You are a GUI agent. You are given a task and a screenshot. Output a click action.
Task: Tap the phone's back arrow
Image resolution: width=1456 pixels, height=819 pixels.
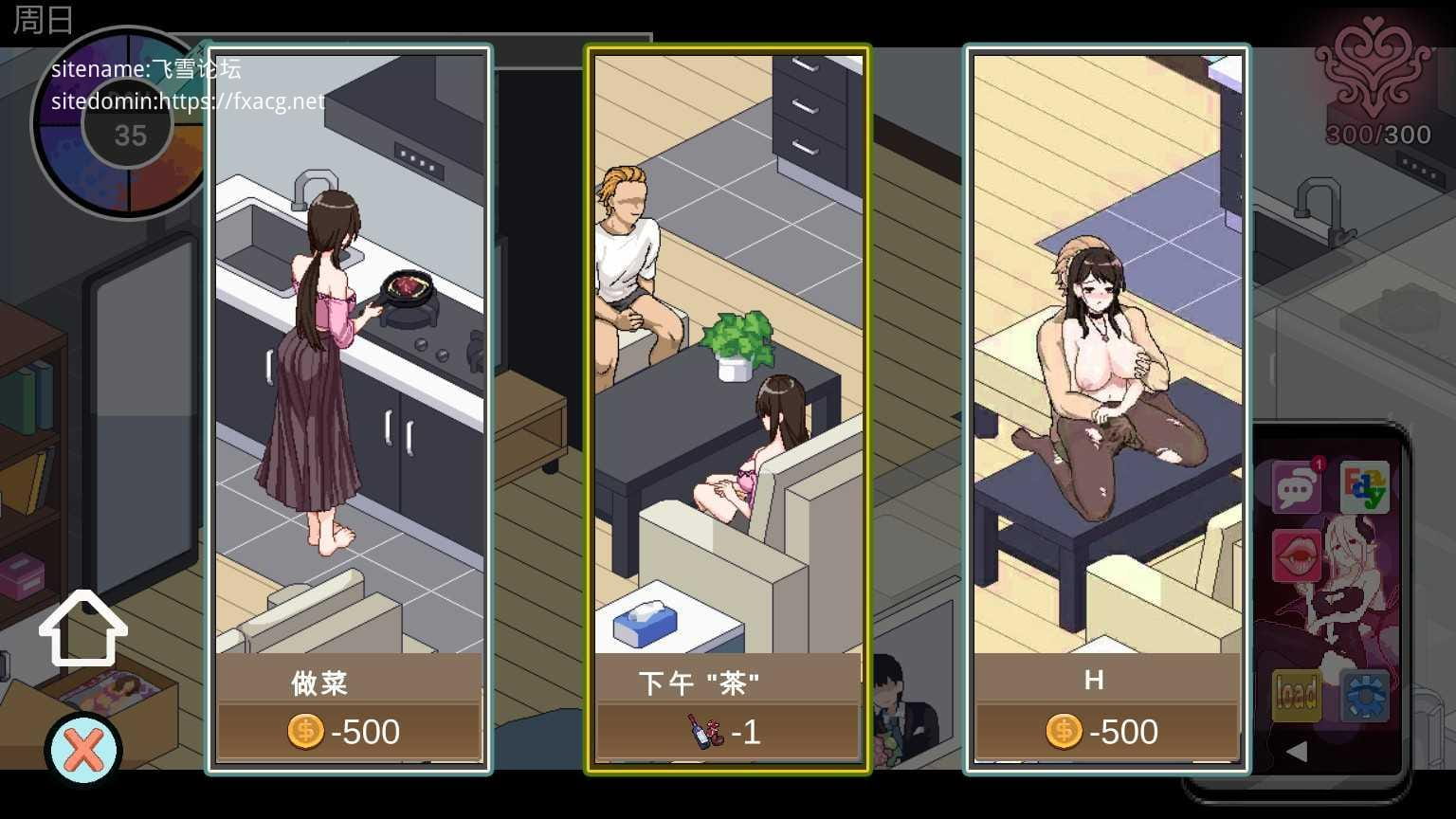(1297, 752)
